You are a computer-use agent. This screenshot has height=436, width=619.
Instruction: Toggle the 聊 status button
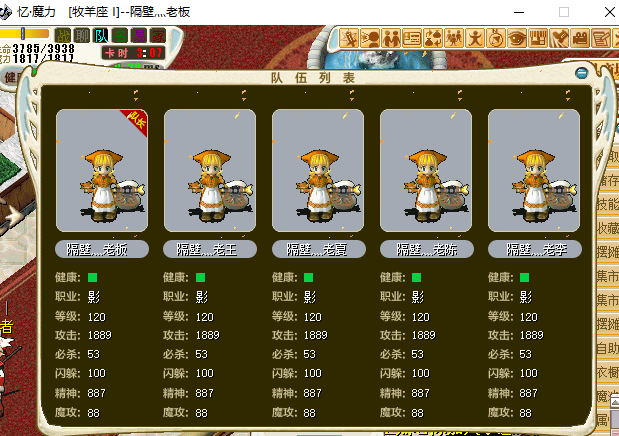point(83,36)
